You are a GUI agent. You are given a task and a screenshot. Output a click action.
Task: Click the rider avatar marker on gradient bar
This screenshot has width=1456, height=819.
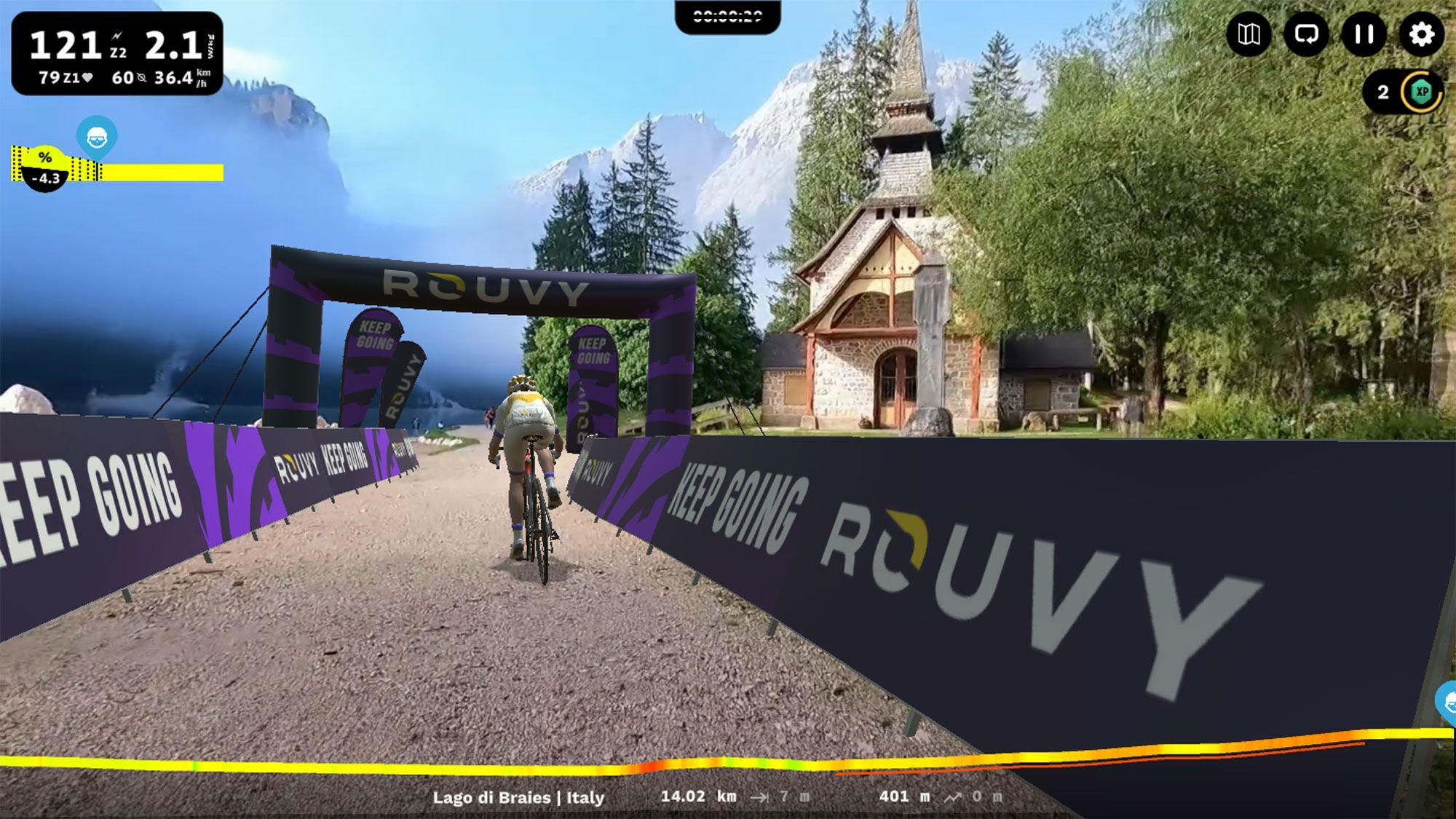tap(97, 136)
